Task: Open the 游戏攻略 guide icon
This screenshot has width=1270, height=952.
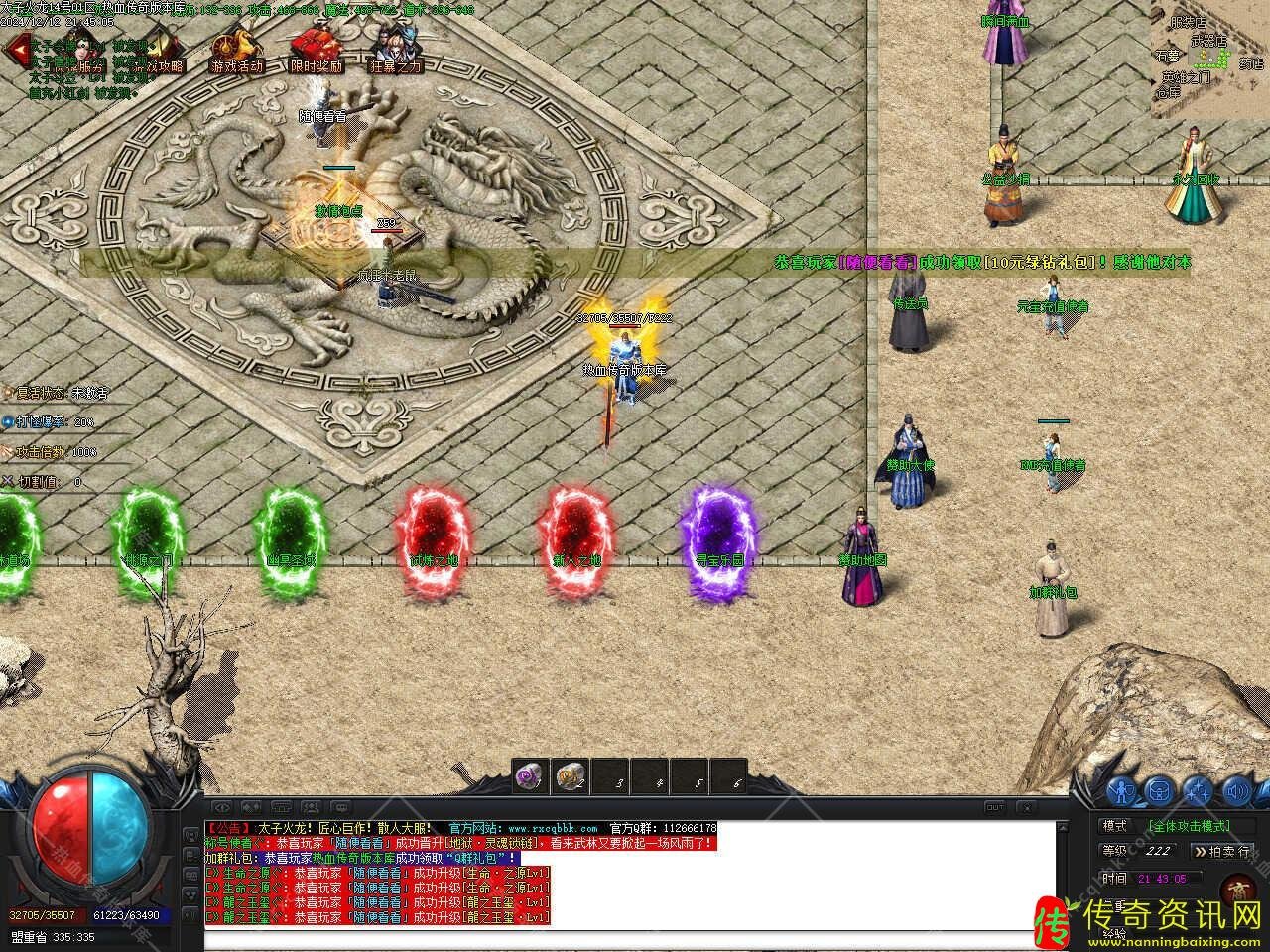Action: point(159,50)
